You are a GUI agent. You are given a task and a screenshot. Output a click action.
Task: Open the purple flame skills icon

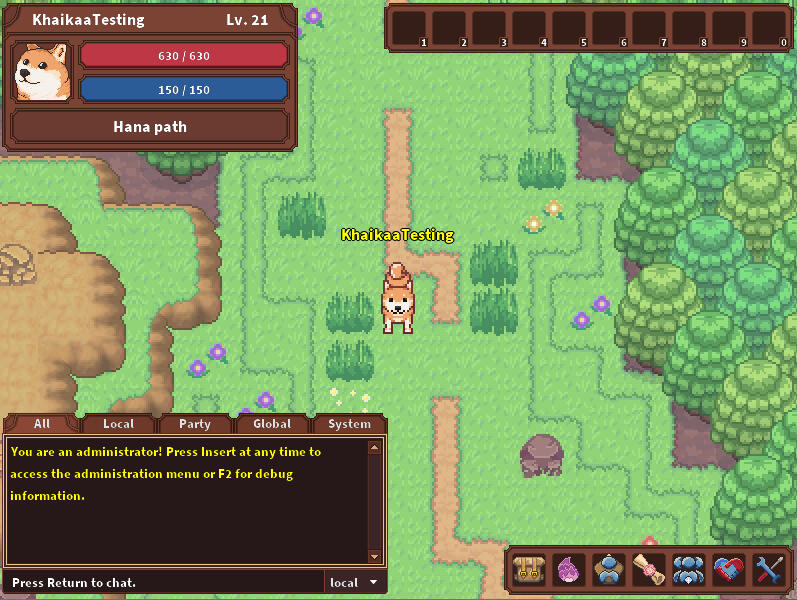568,570
